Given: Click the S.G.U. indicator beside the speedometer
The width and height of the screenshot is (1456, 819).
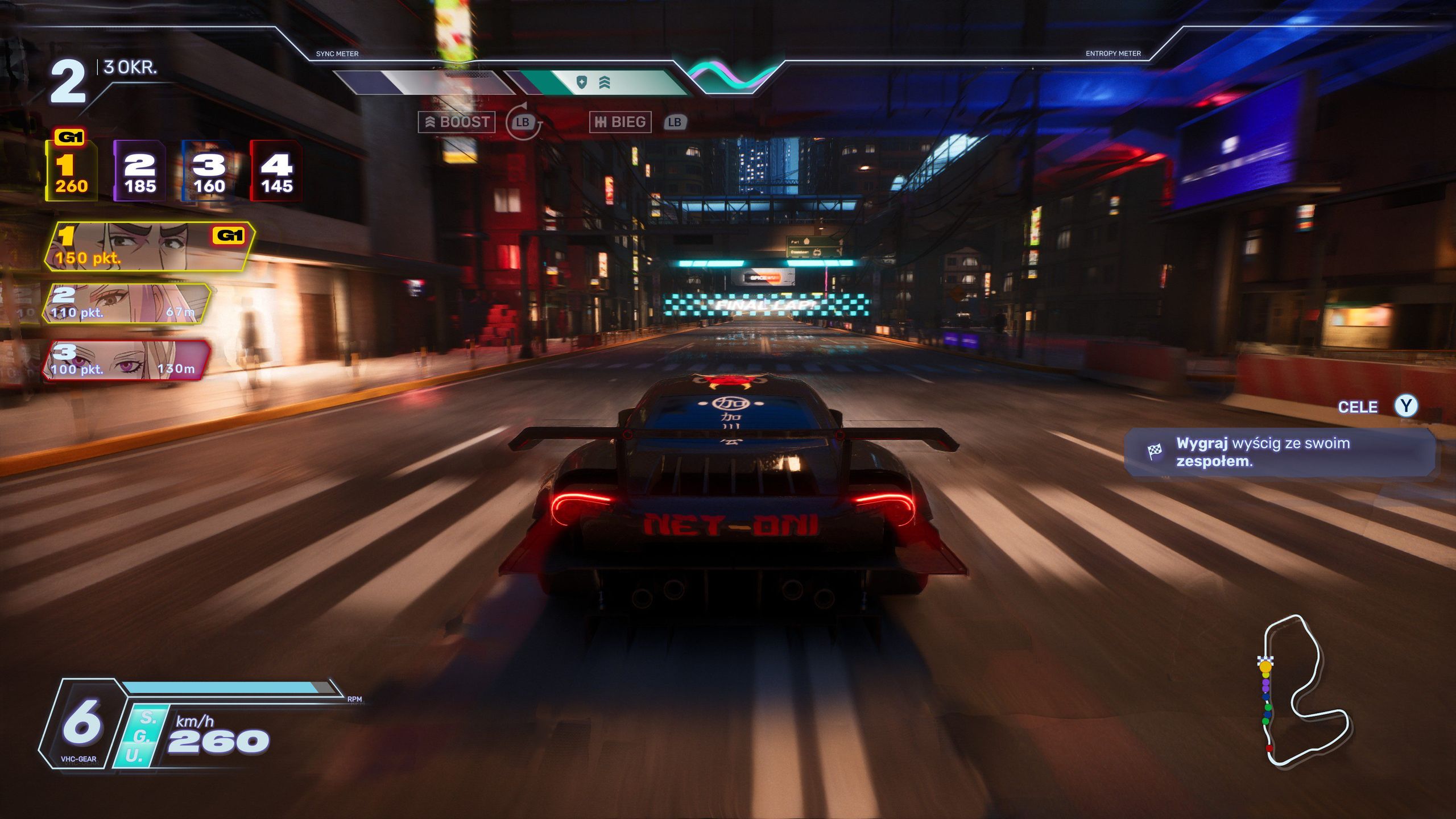Looking at the screenshot, I should point(139,737).
